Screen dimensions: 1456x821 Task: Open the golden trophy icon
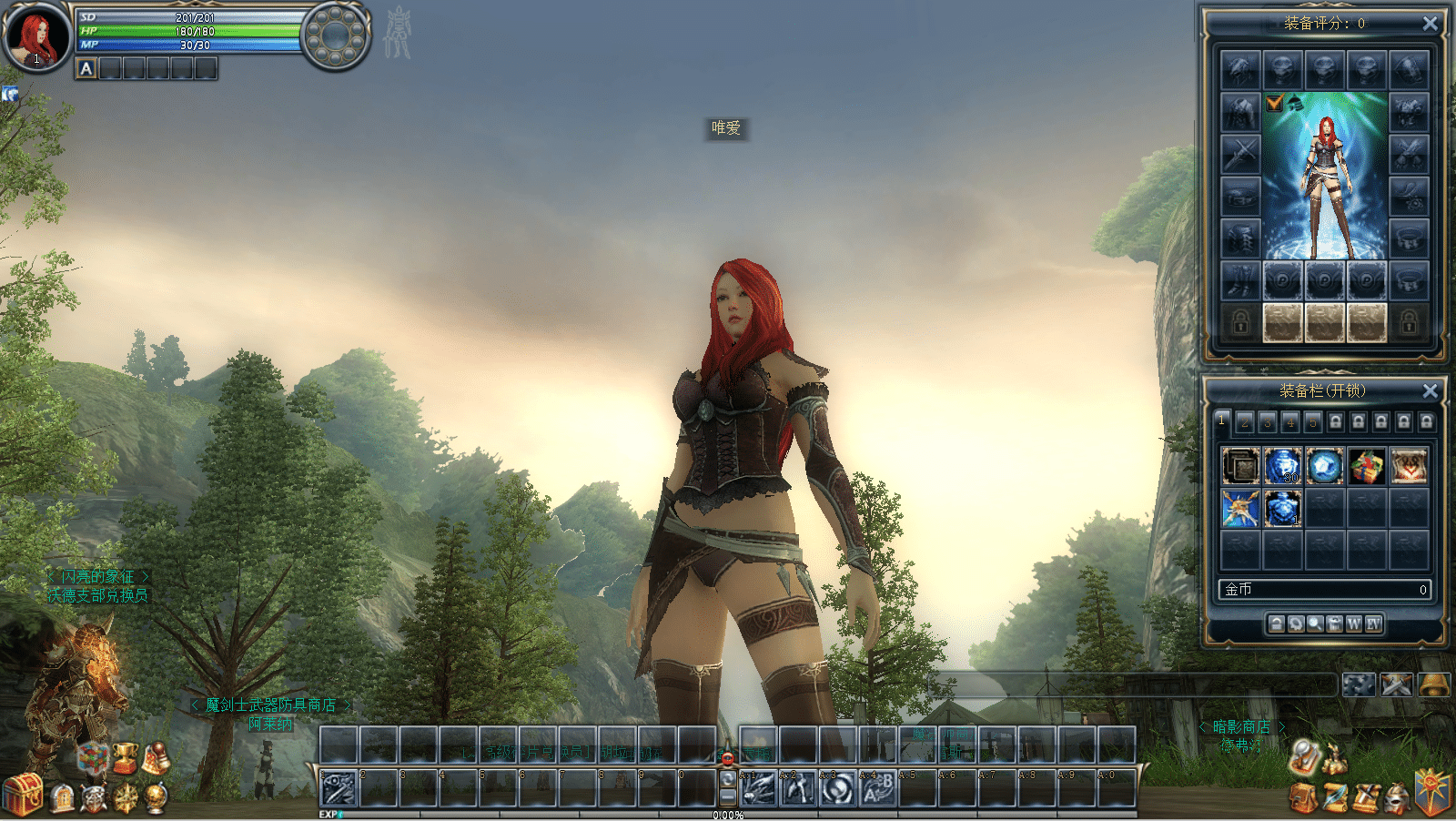pos(126,757)
